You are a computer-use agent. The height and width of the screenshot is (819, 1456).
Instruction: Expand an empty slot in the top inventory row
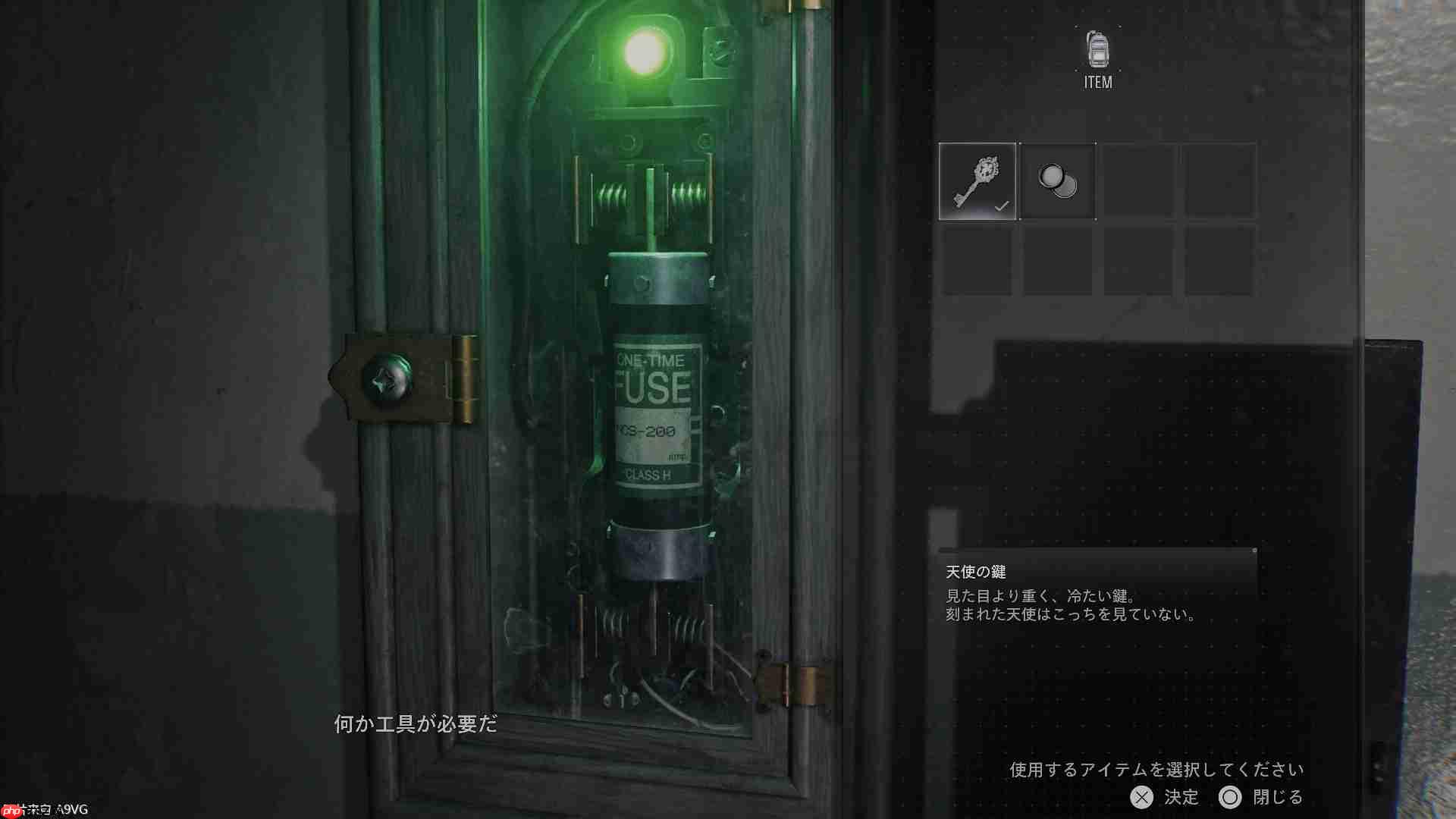coord(1137,180)
